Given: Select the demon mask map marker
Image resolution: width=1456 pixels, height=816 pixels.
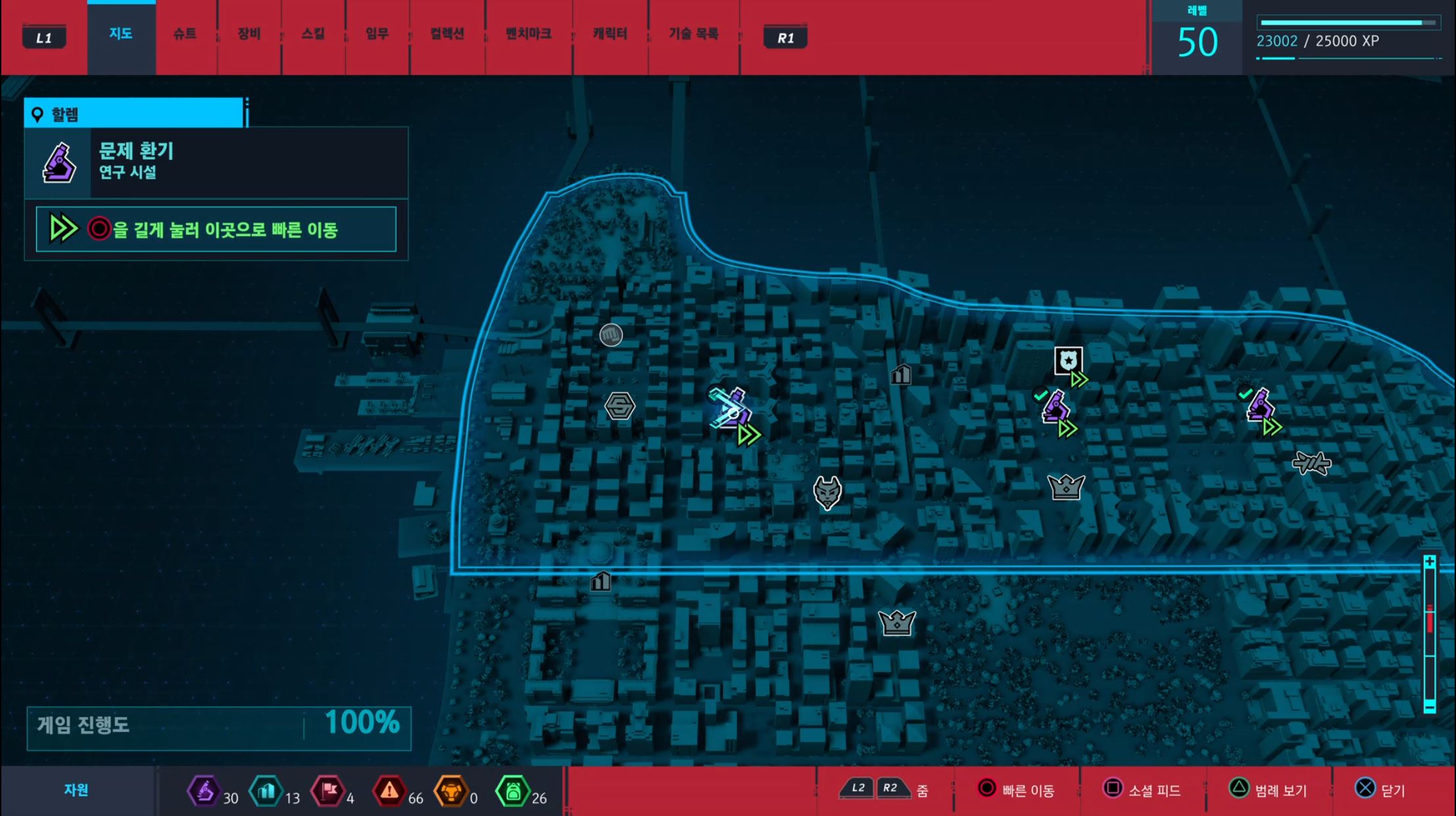Looking at the screenshot, I should (827, 492).
